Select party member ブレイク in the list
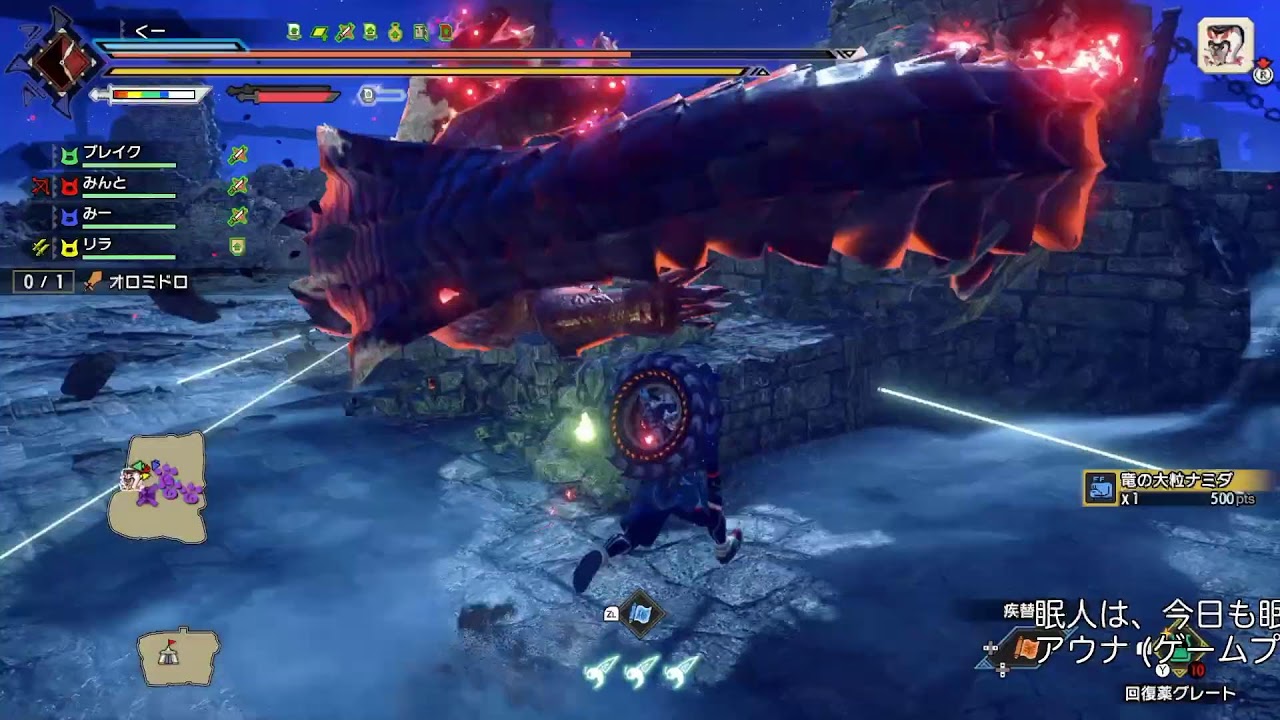The image size is (1280, 720). pos(112,154)
